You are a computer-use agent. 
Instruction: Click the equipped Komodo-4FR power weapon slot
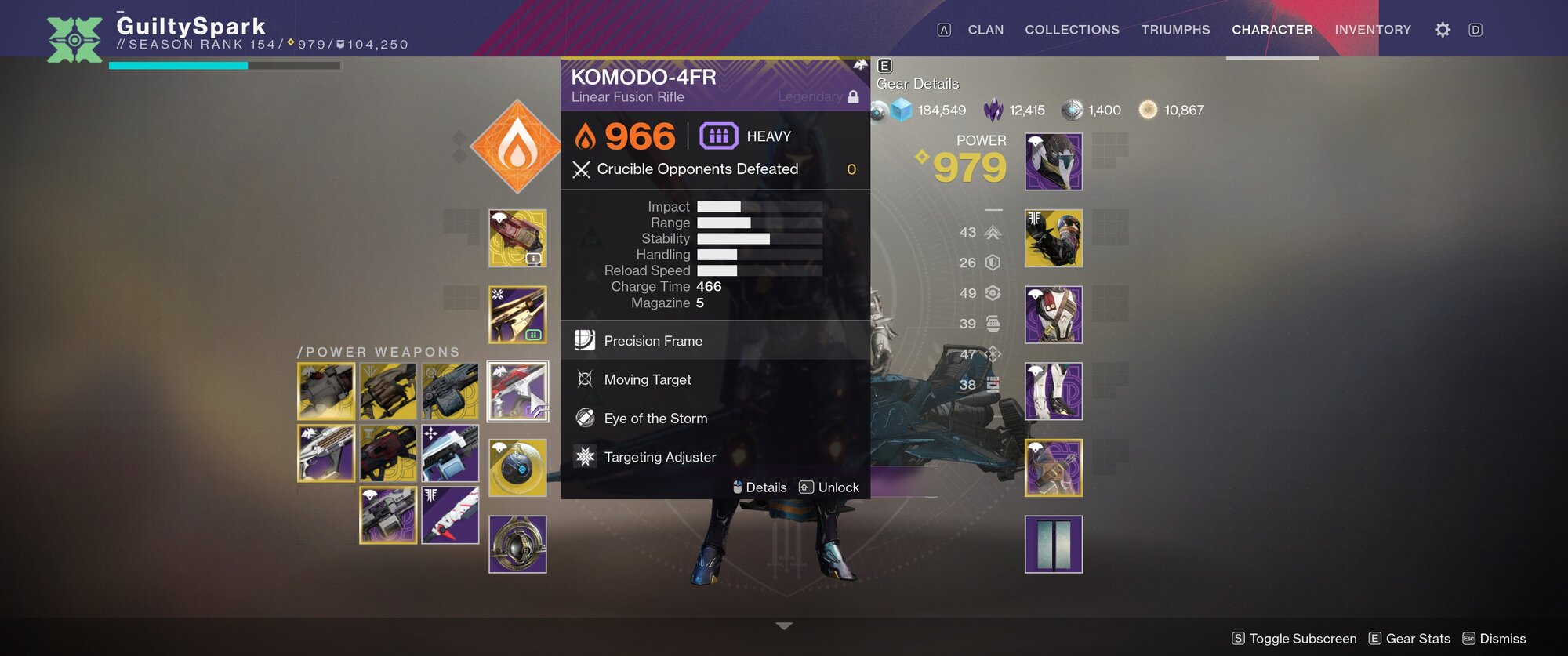click(517, 391)
